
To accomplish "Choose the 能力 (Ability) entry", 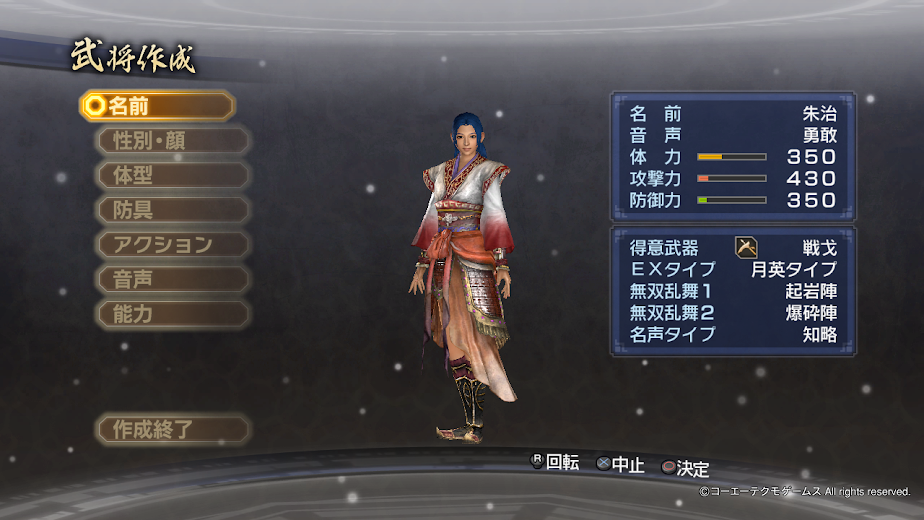I will click(172, 314).
